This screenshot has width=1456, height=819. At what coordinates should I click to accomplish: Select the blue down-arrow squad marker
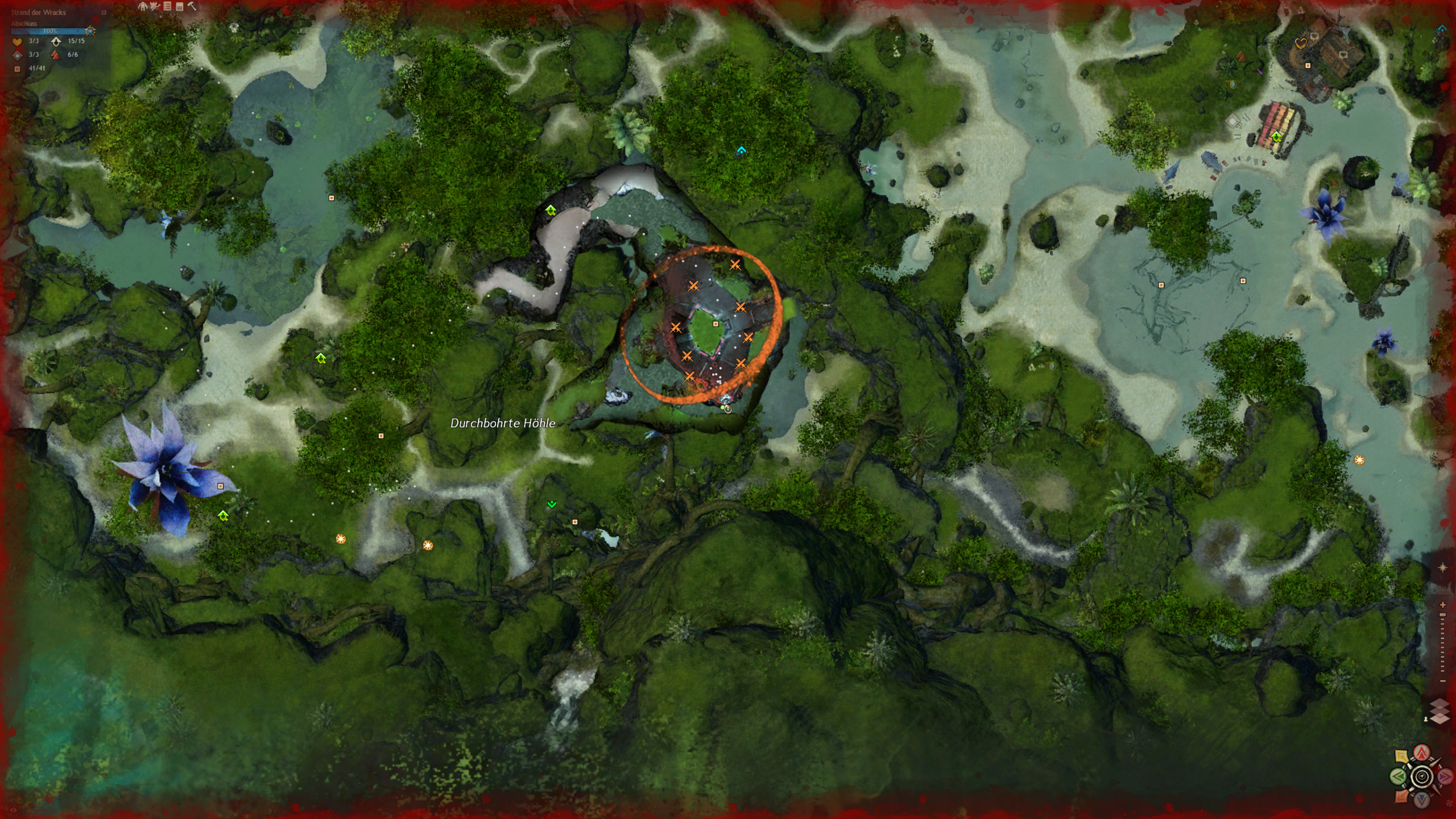(x=1422, y=800)
